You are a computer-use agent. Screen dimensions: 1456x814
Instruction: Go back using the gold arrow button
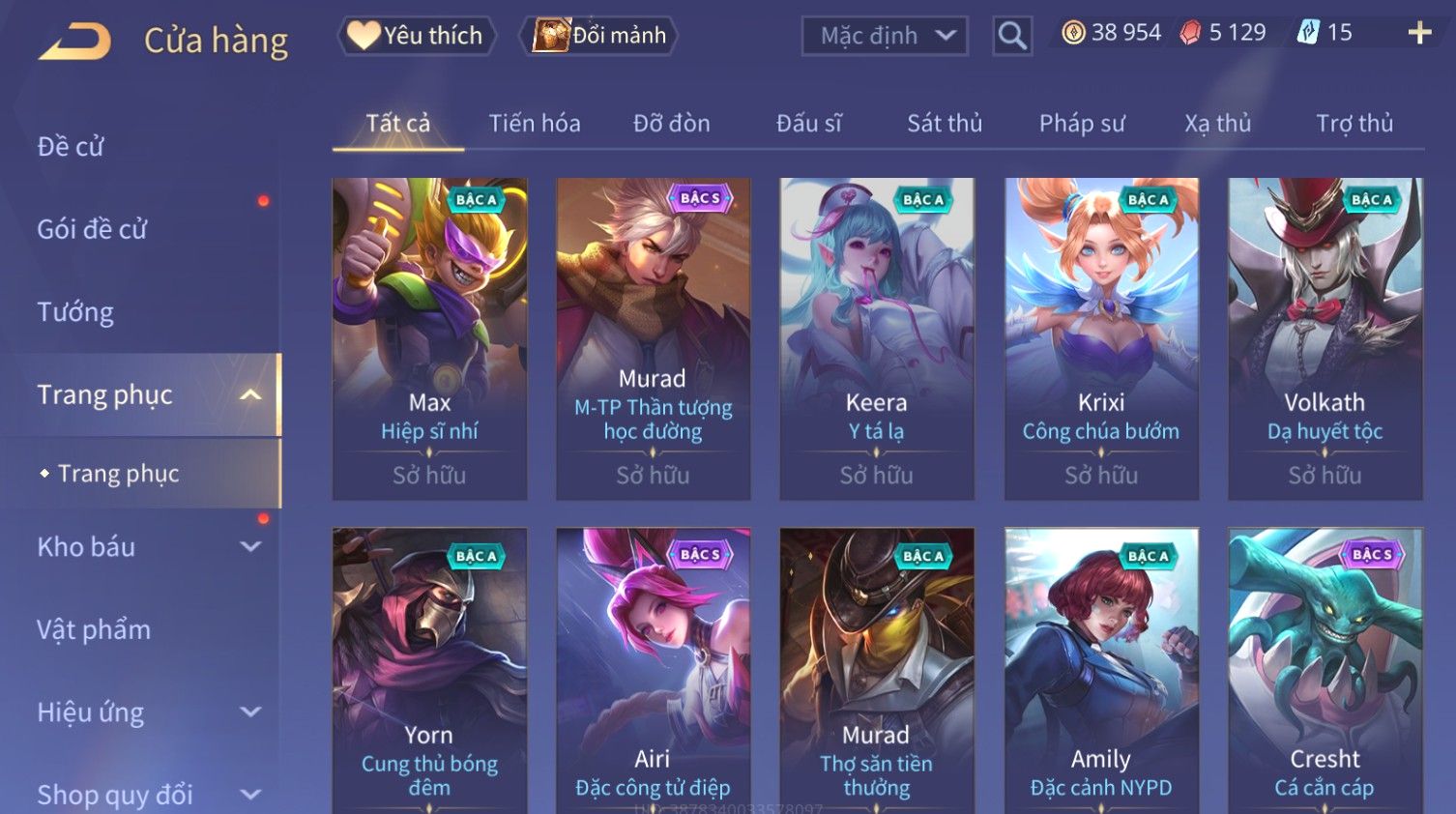[75, 41]
